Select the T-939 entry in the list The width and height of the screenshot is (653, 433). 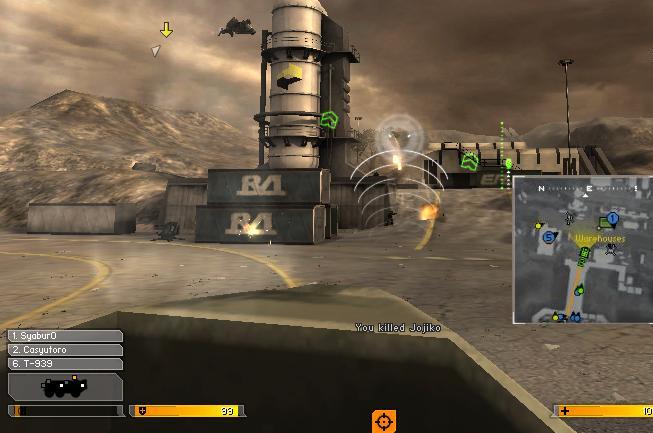pyautogui.click(x=65, y=364)
